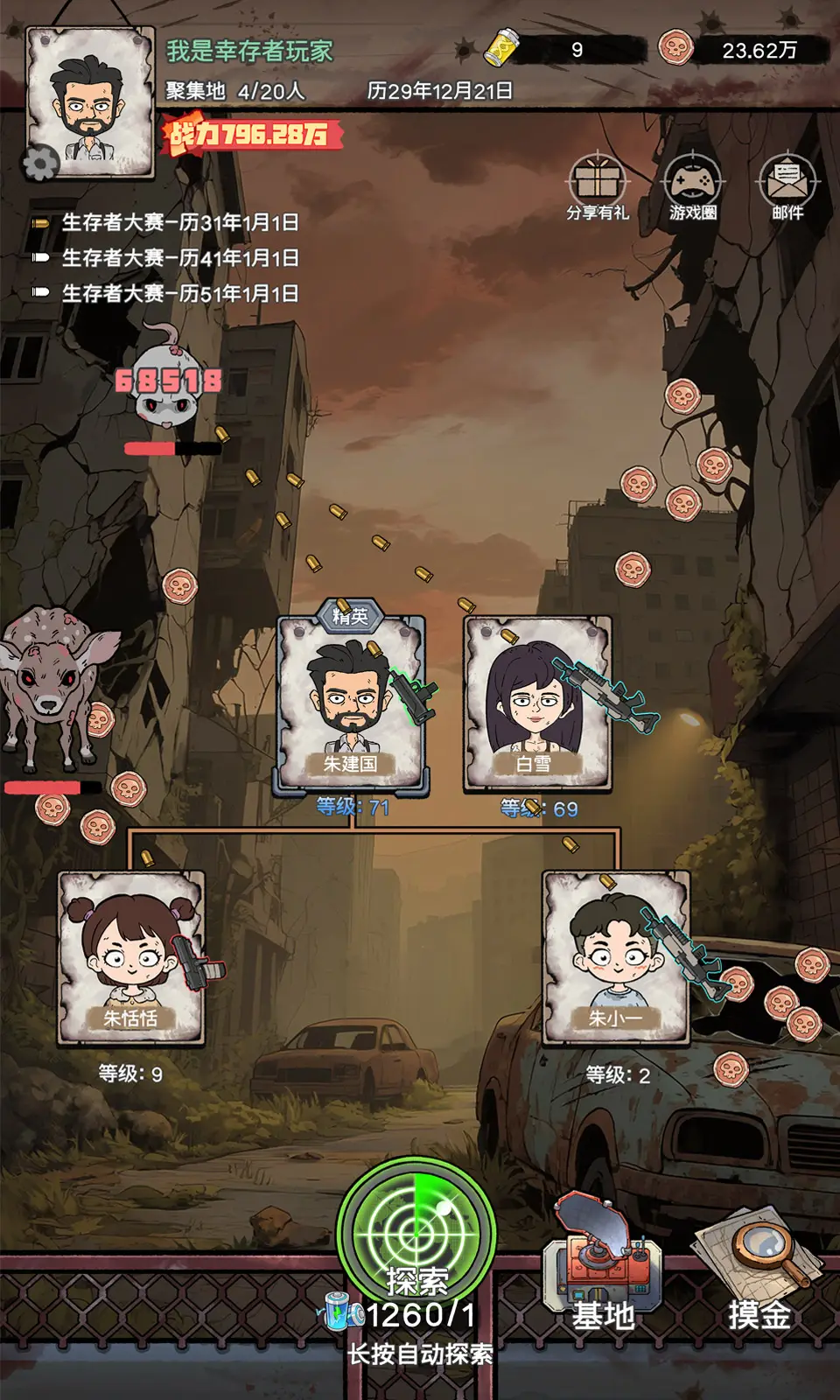
Task: Start exploring with the 探索 radar button
Action: click(x=416, y=1235)
